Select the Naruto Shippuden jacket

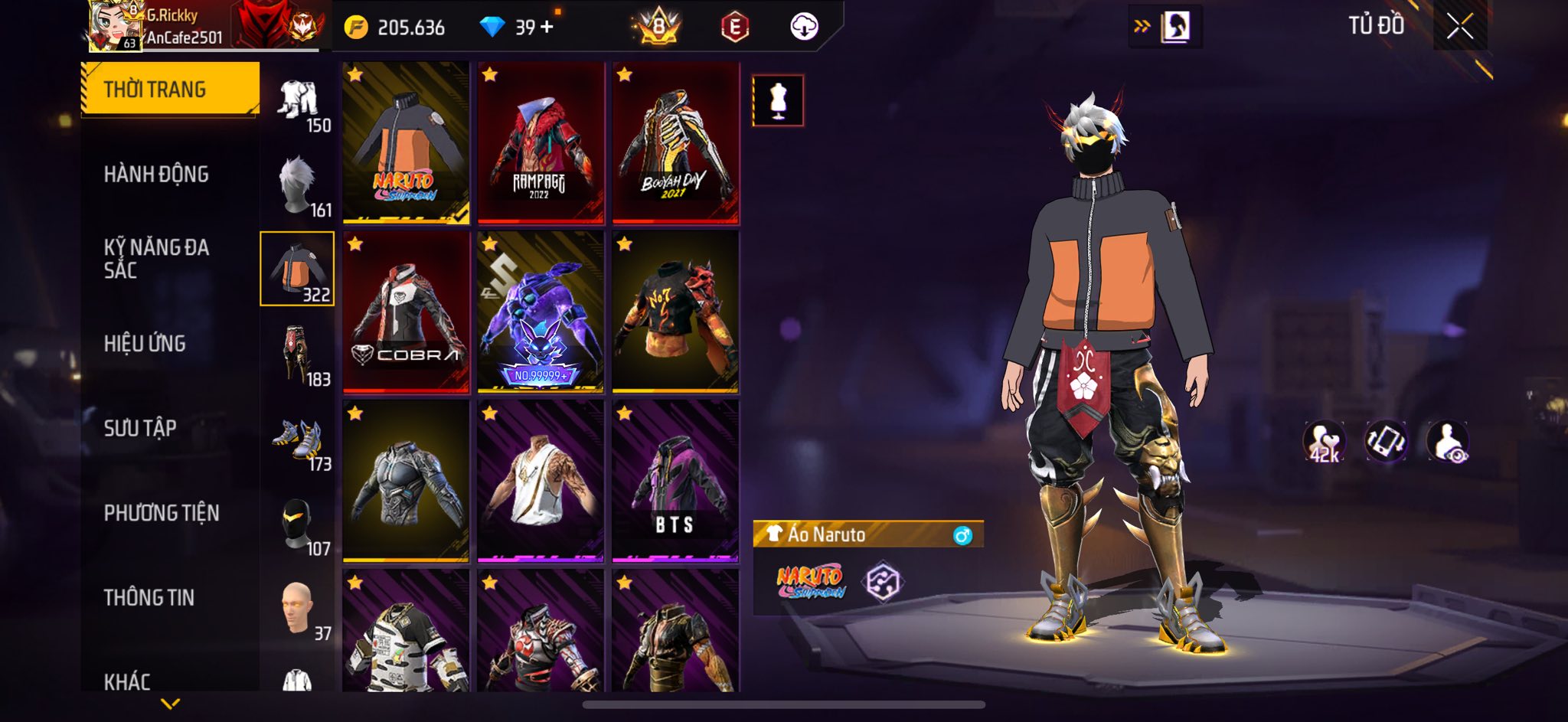coord(406,143)
